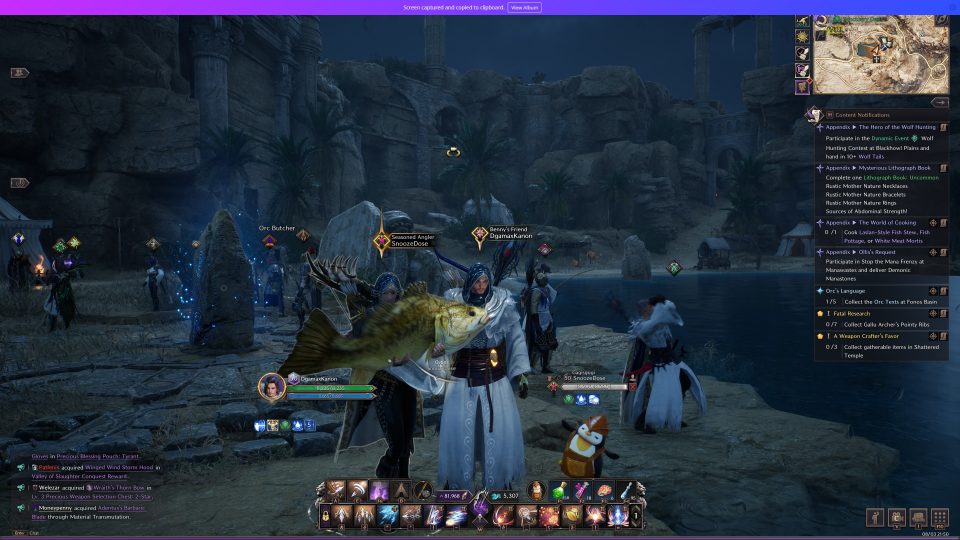Click the DgamarKanon character portrait
This screenshot has width=960, height=540.
coord(272,385)
